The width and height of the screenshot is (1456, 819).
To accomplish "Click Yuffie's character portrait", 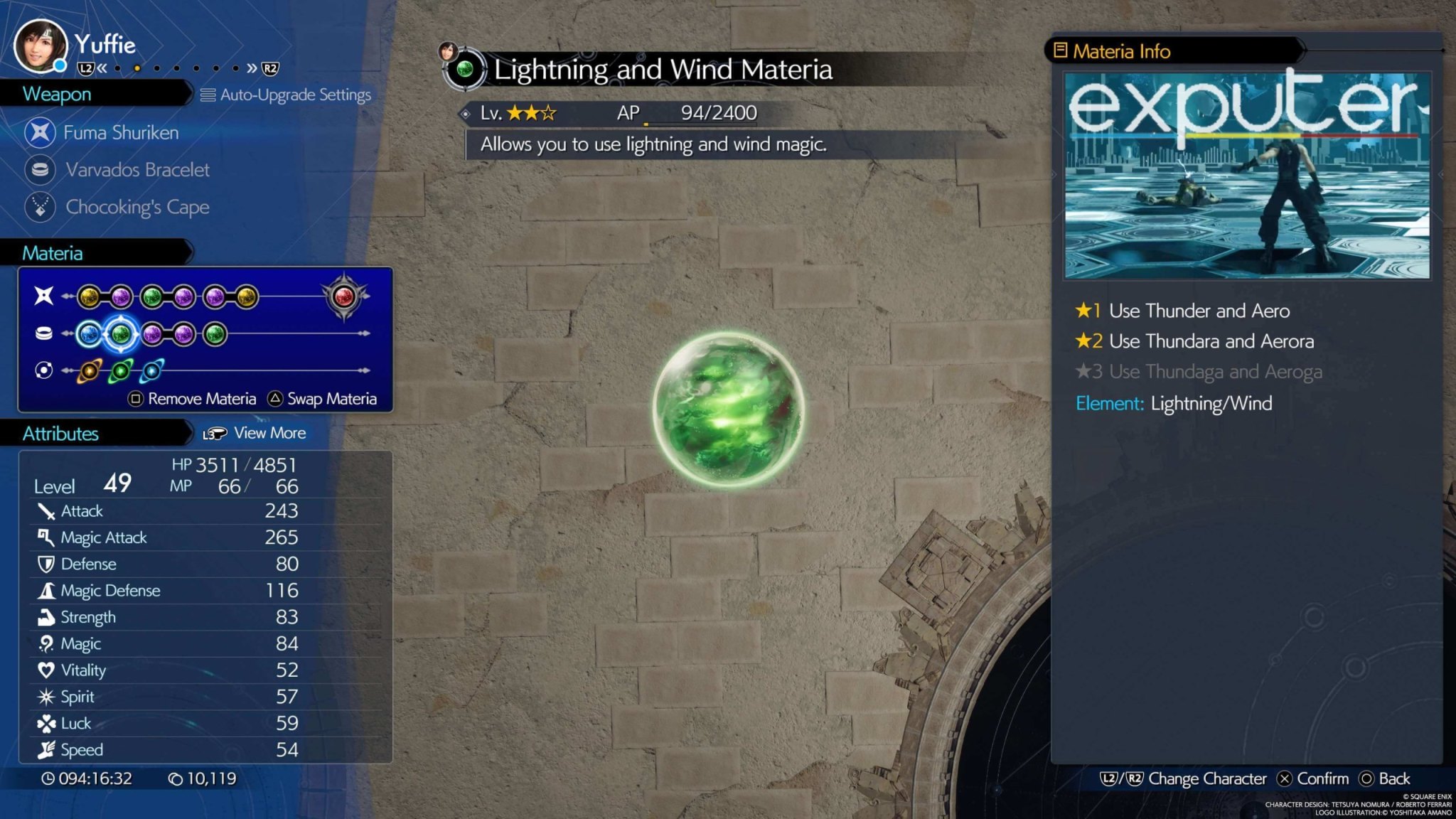I will click(x=41, y=46).
